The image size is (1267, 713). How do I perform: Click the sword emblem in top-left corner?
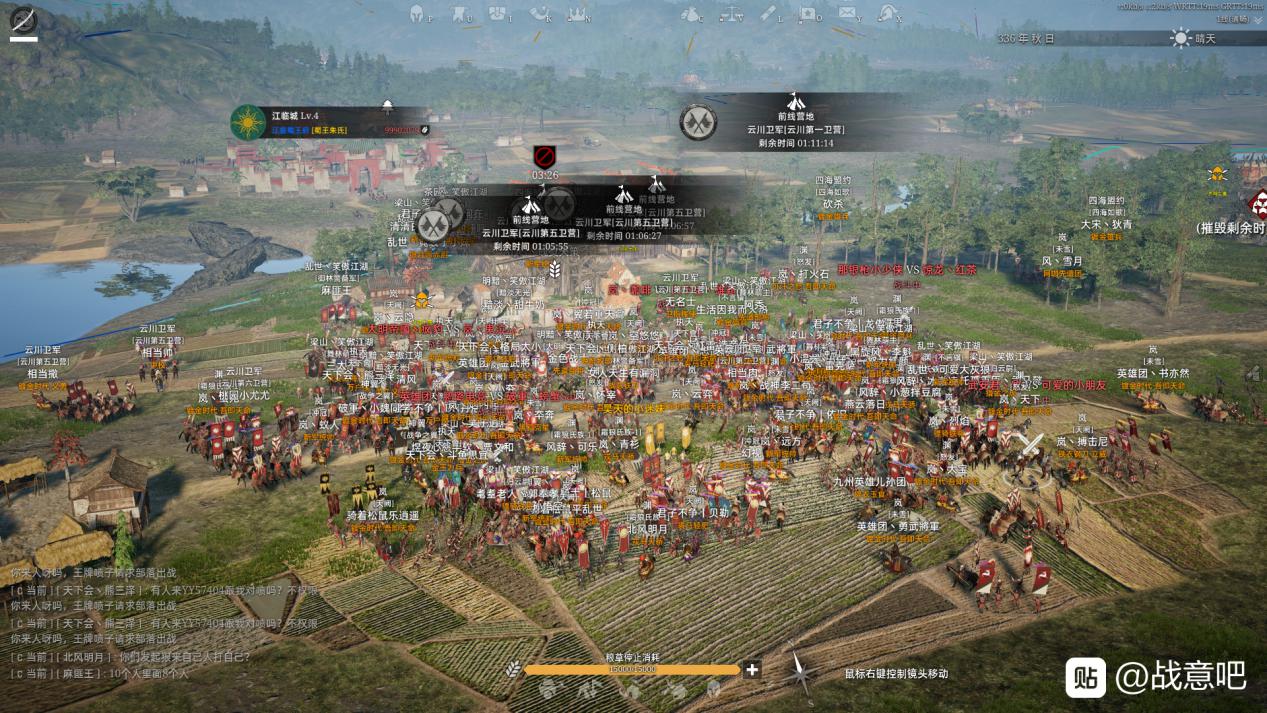[23, 19]
